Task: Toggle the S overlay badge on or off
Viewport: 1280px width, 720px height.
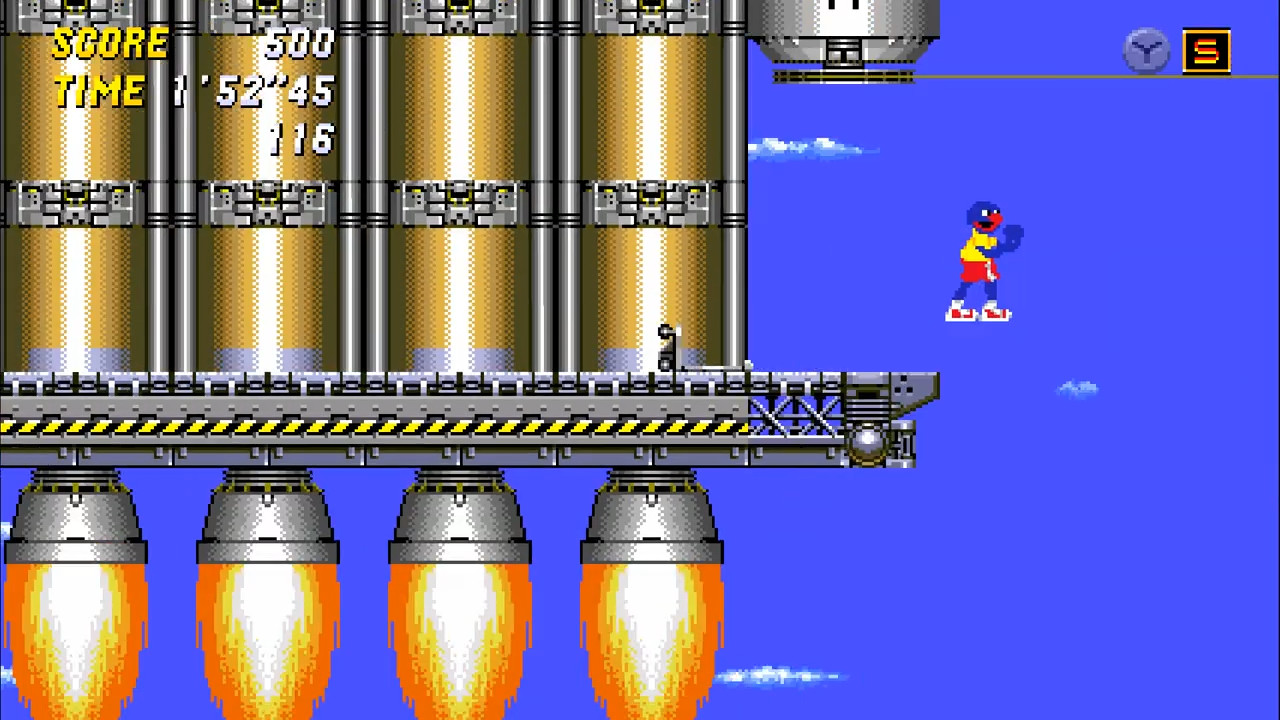Action: click(x=1207, y=50)
